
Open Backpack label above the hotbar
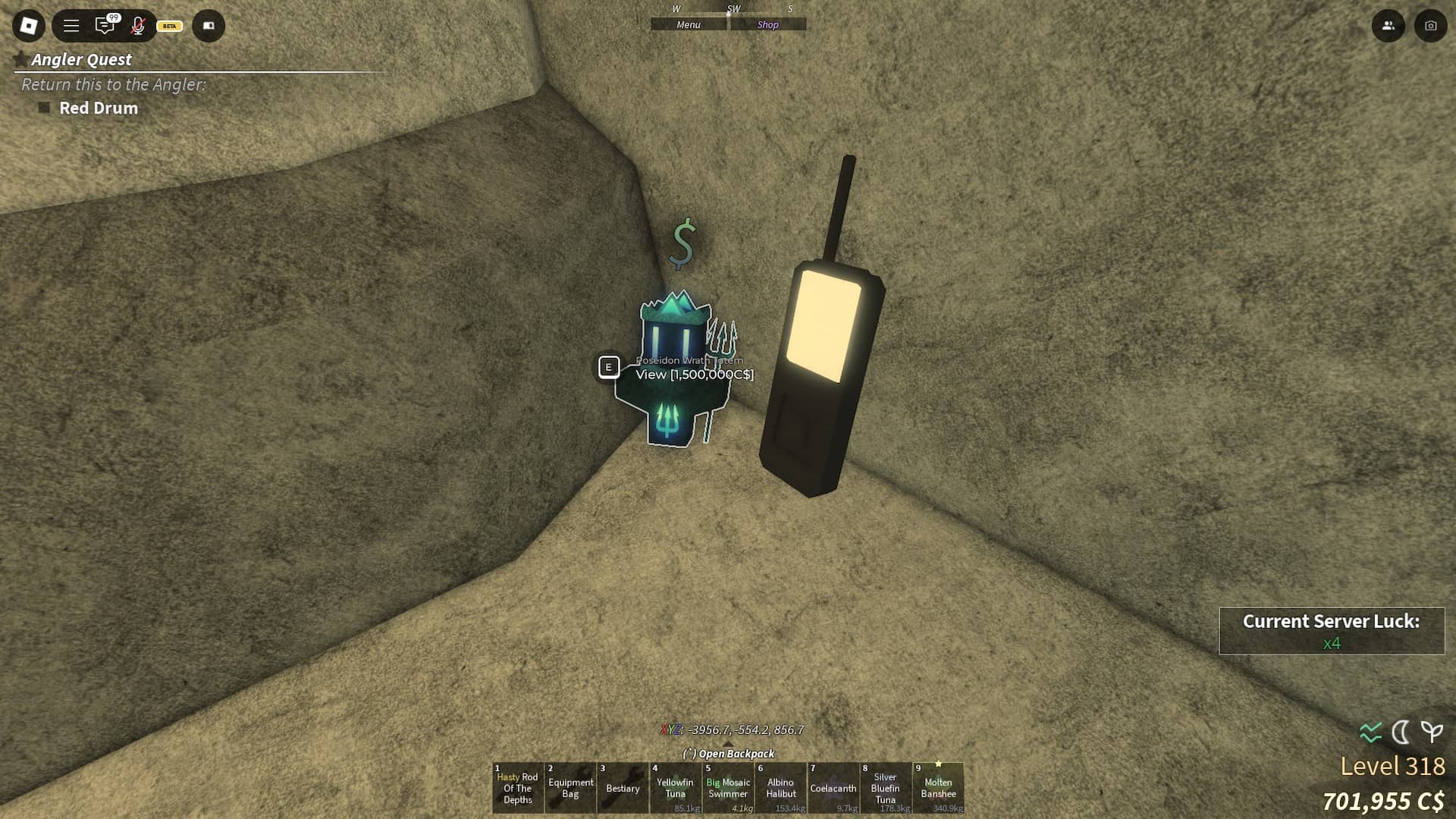point(729,754)
